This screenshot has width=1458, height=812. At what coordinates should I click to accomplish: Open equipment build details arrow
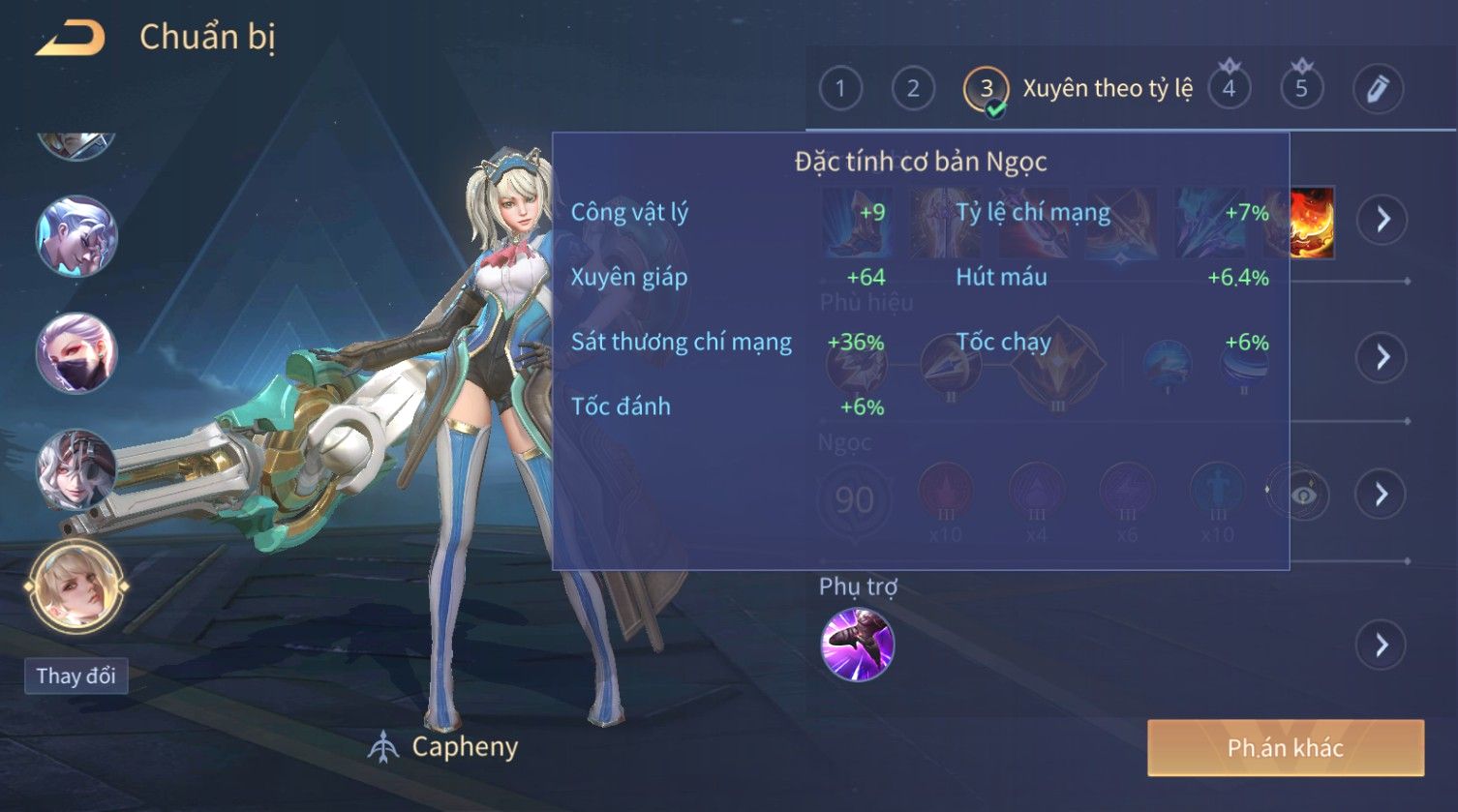1382,220
